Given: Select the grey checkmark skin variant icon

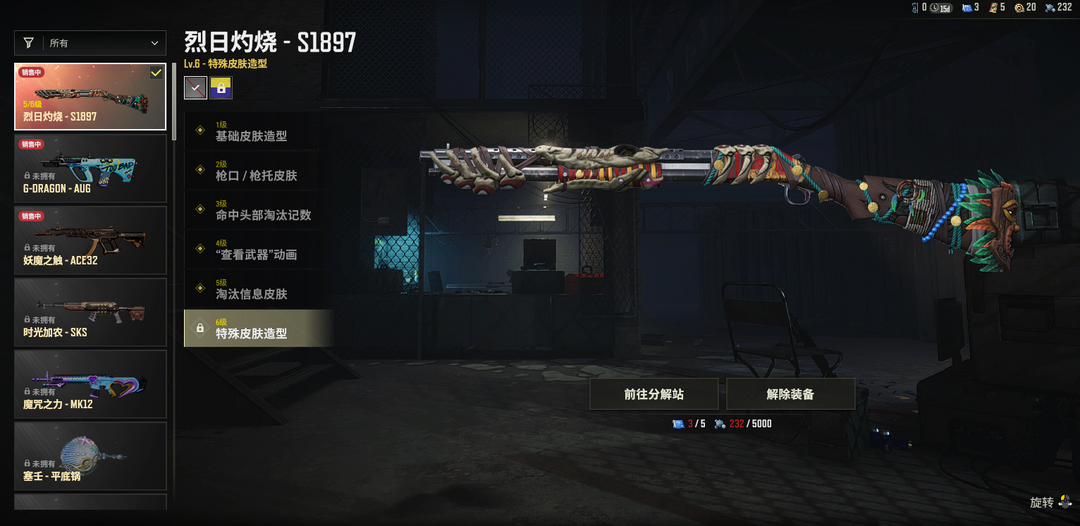Looking at the screenshot, I should pyautogui.click(x=196, y=88).
